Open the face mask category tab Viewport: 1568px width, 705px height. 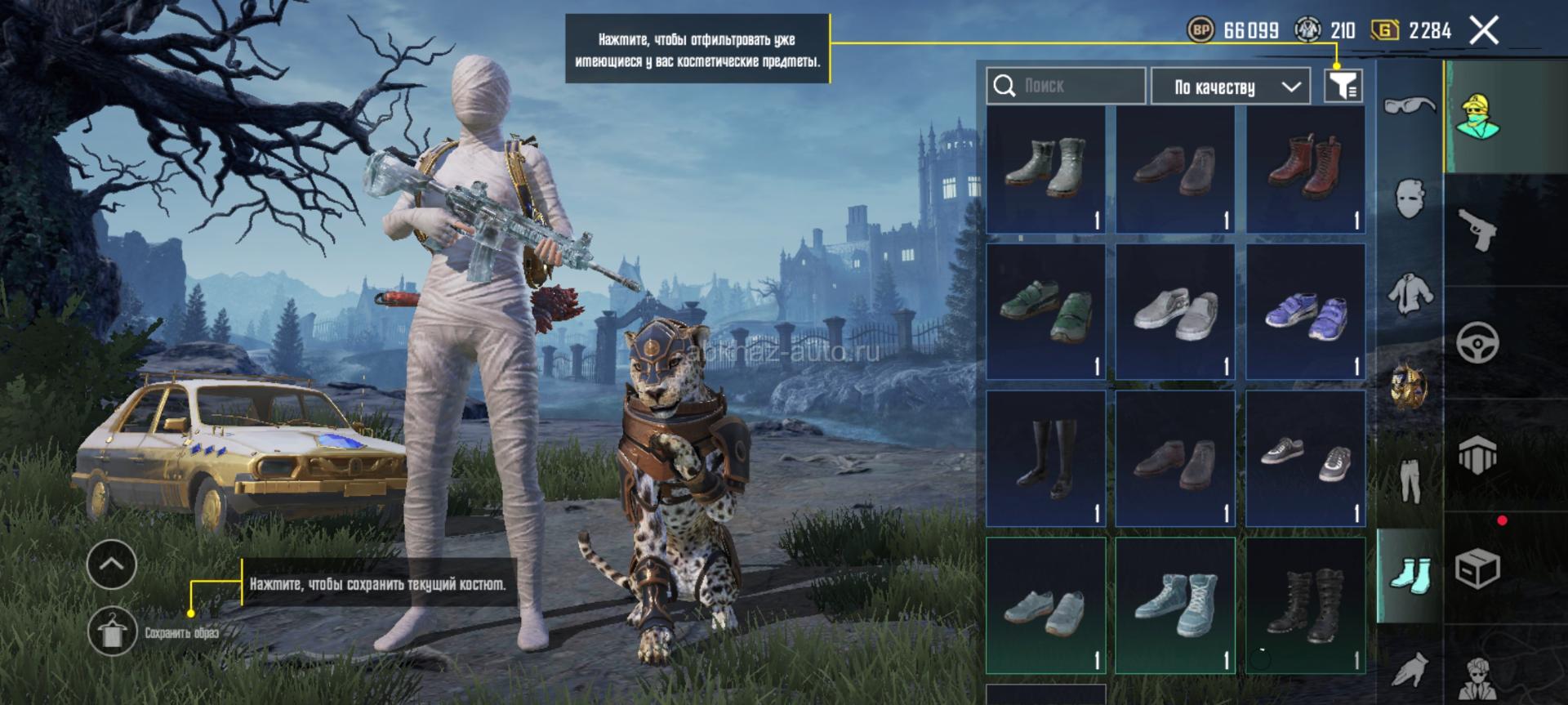[1410, 198]
